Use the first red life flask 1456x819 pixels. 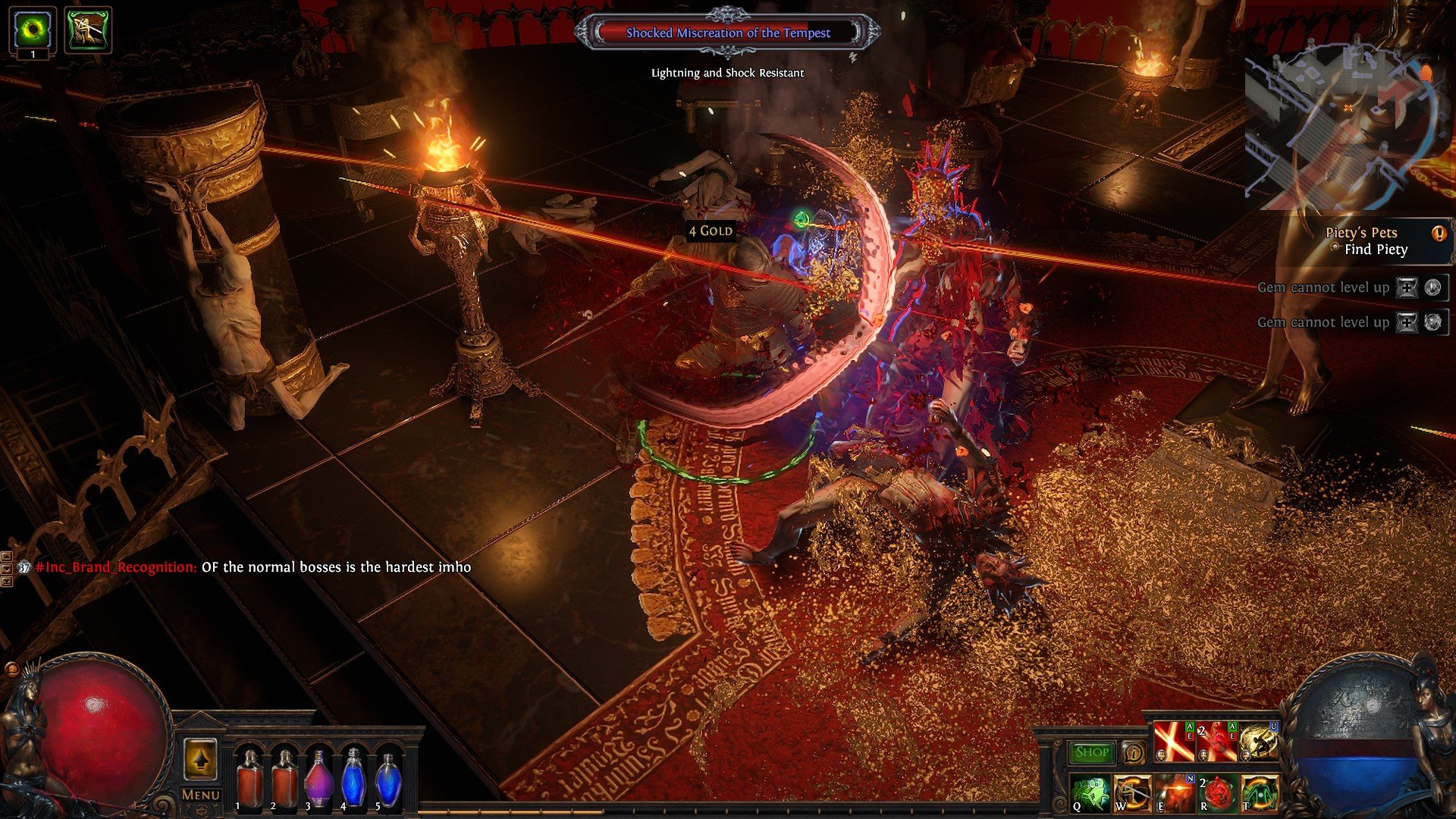(249, 778)
